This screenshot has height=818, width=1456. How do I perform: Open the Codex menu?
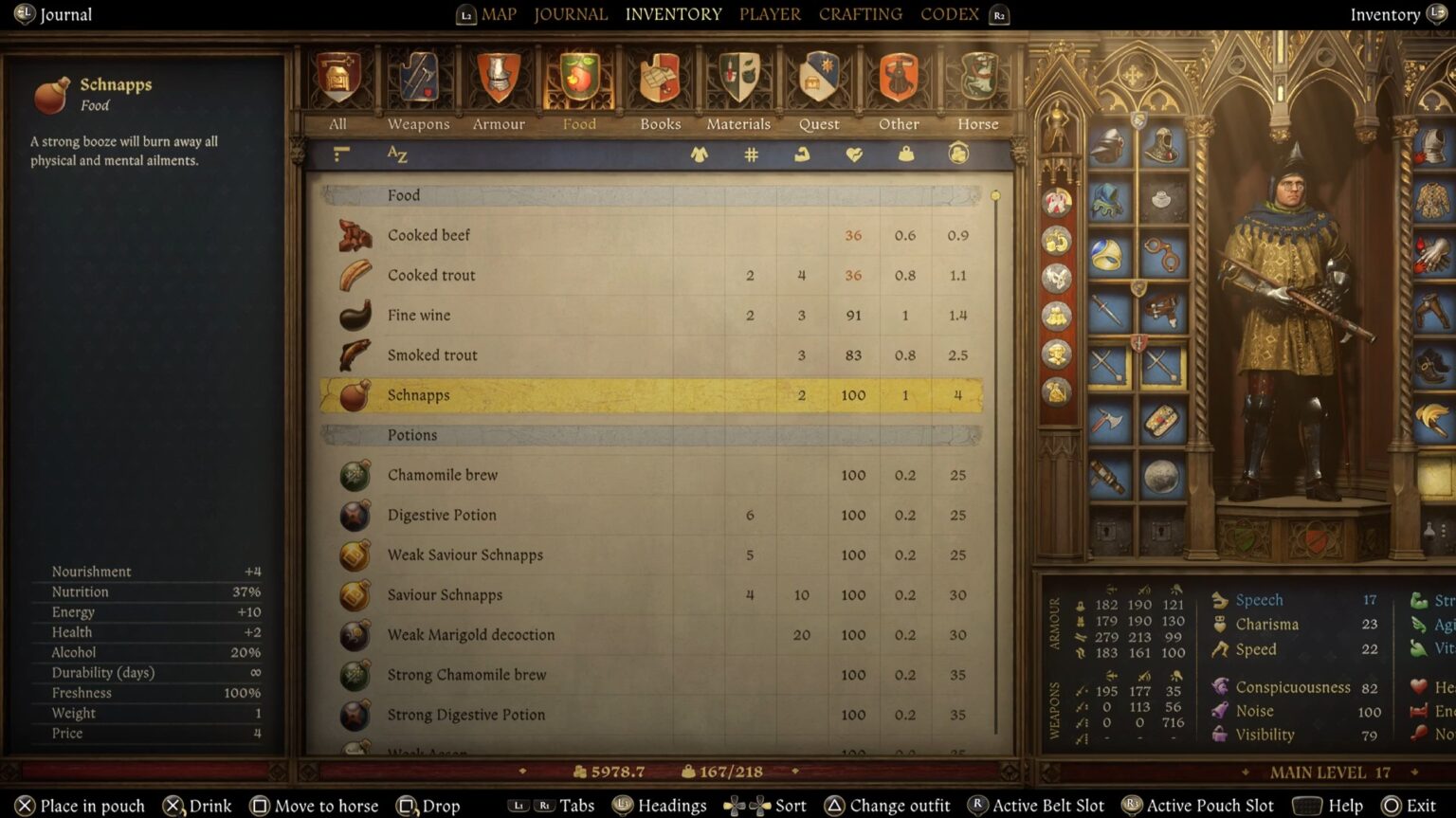(949, 14)
